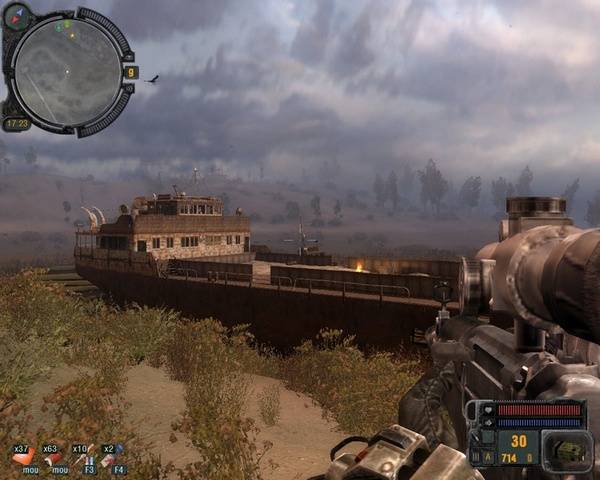Viewport: 600px width, 480px height.
Task: Click the fire mode indicator beside ammo count
Action: point(490,456)
